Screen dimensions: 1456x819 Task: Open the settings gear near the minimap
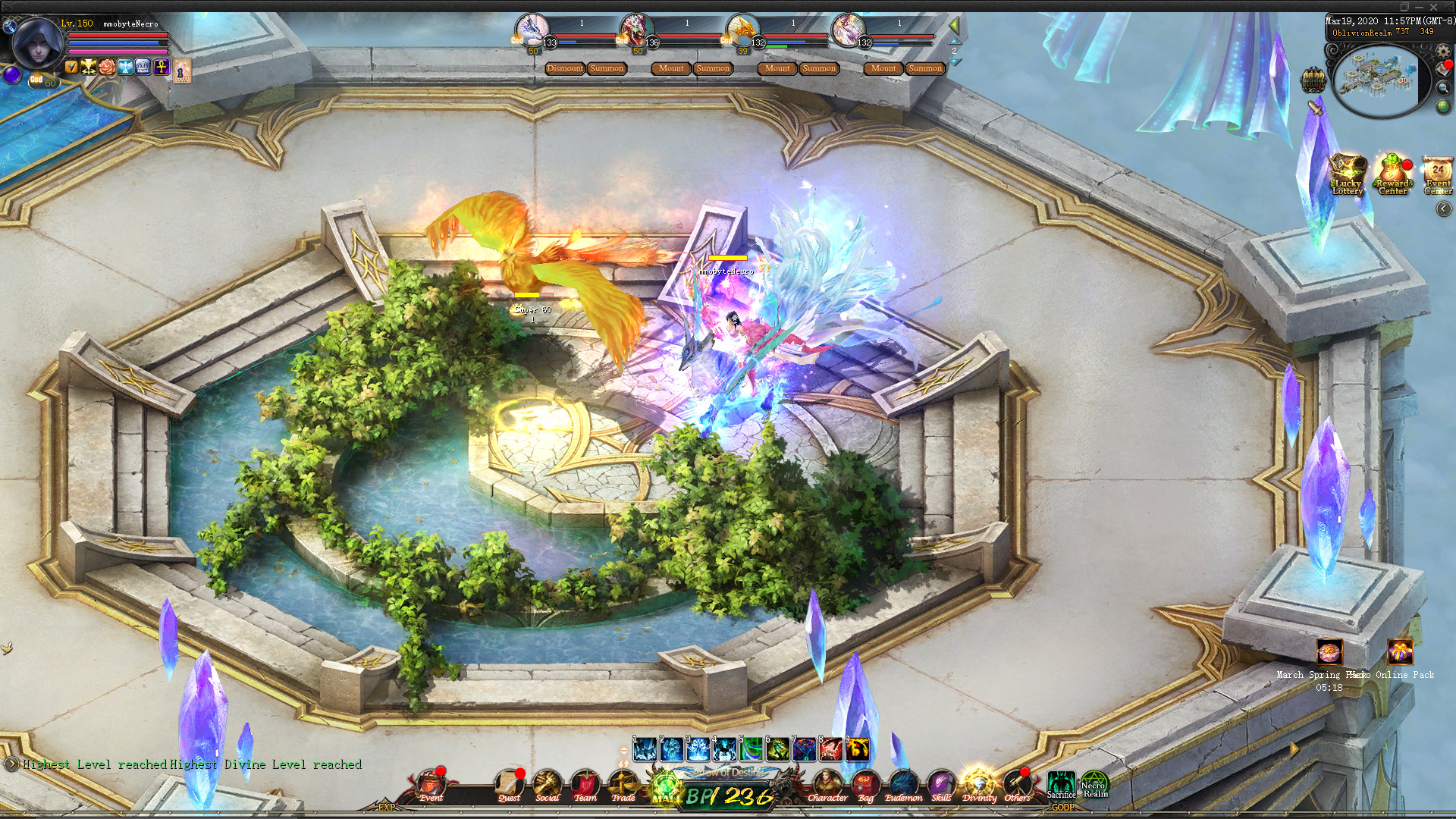point(1443,51)
